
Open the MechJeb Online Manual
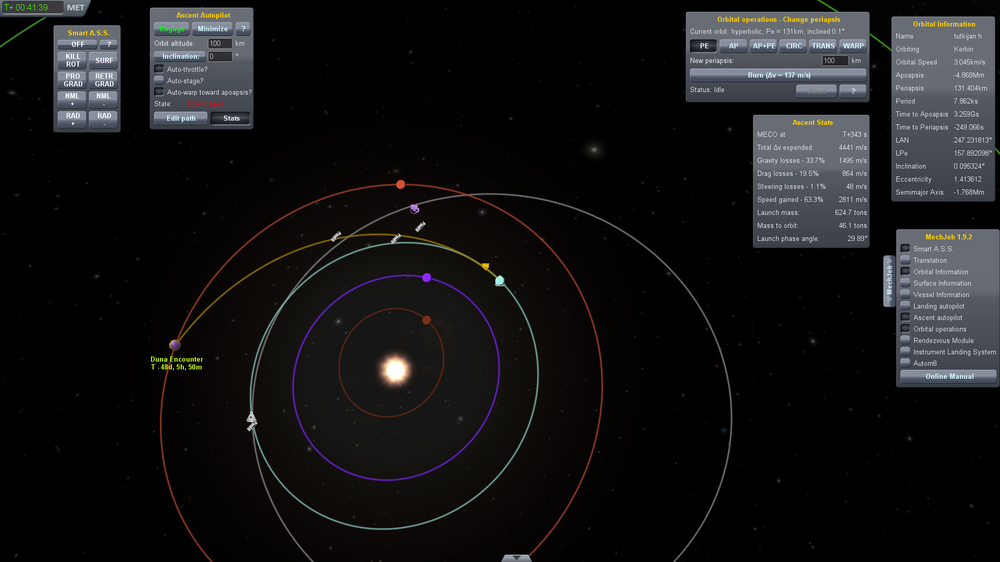tap(948, 376)
